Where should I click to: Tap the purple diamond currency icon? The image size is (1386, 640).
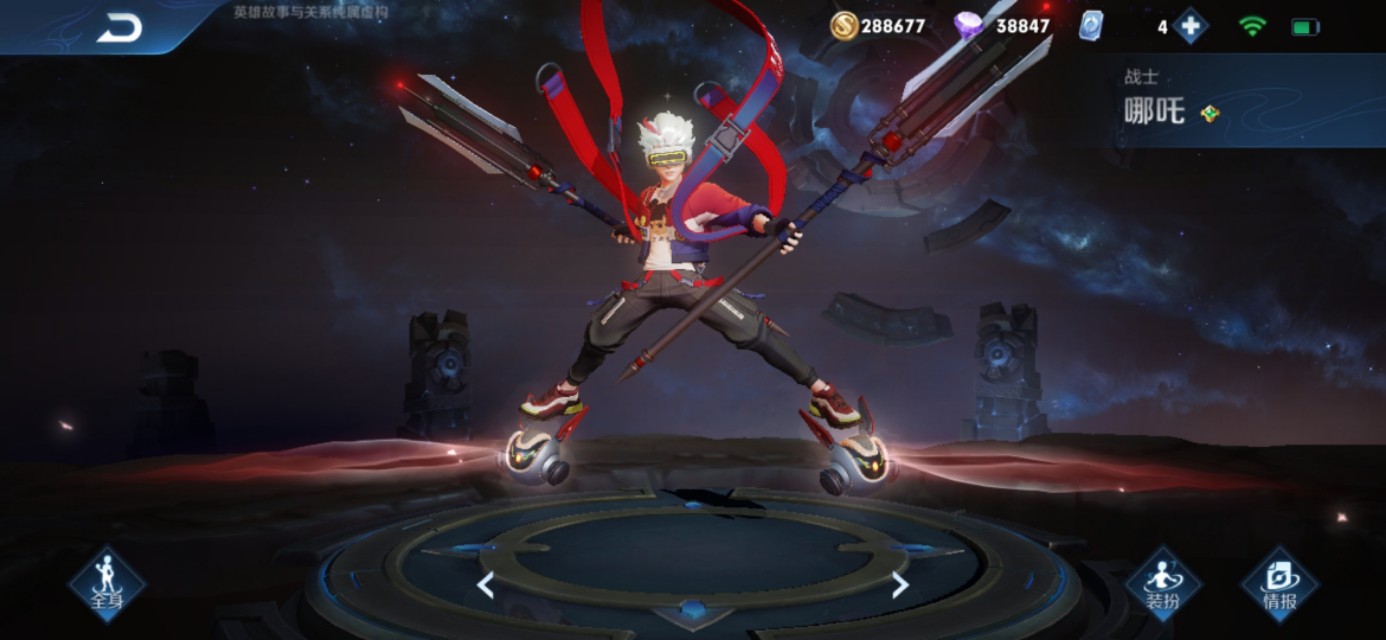pos(968,26)
